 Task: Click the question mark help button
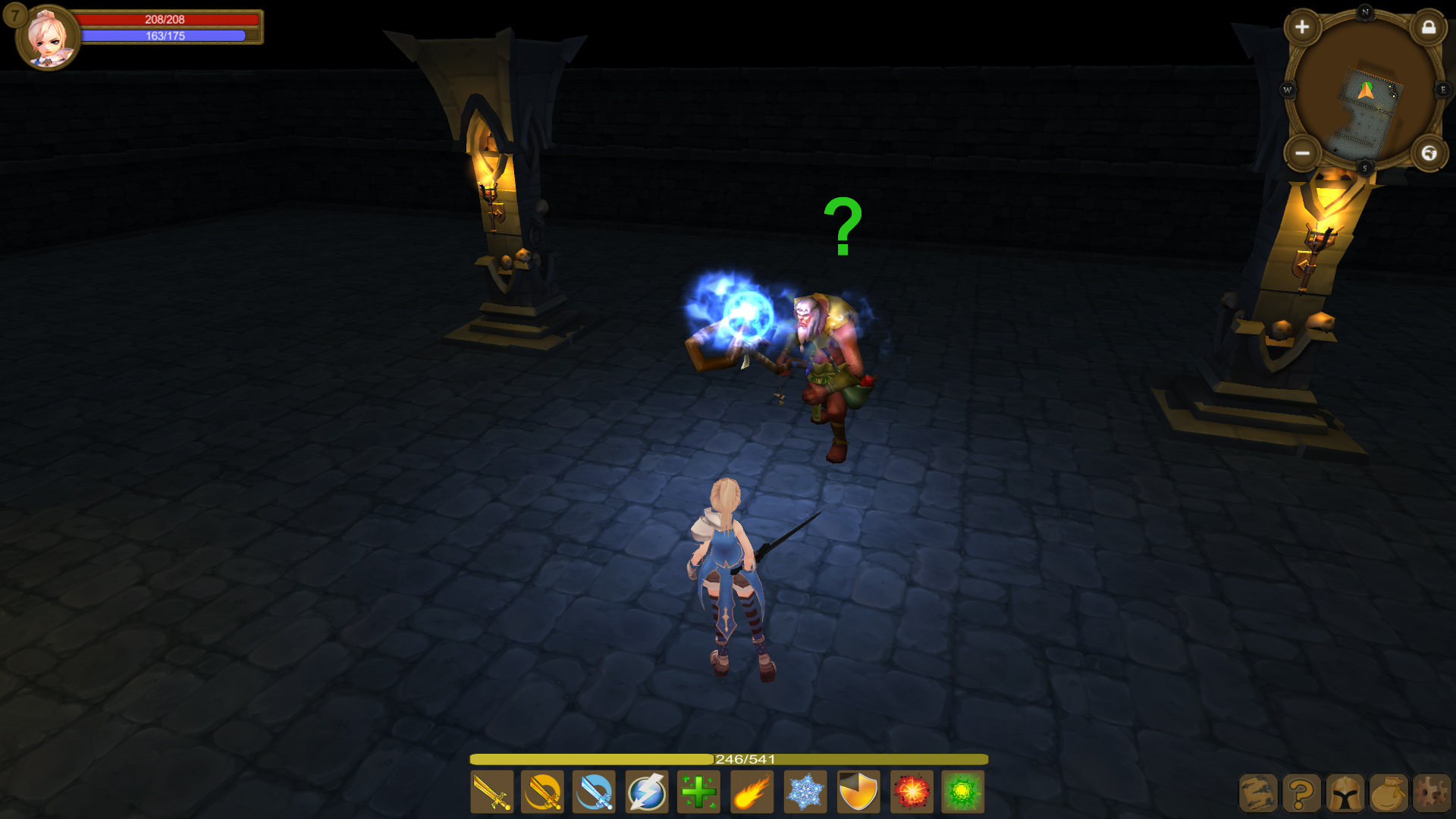pyautogui.click(x=1301, y=792)
